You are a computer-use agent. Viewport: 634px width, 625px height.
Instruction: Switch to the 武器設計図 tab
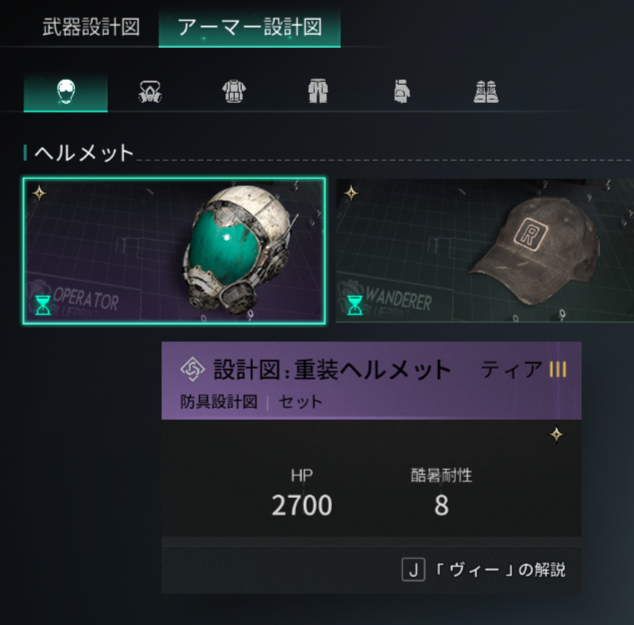point(90,27)
